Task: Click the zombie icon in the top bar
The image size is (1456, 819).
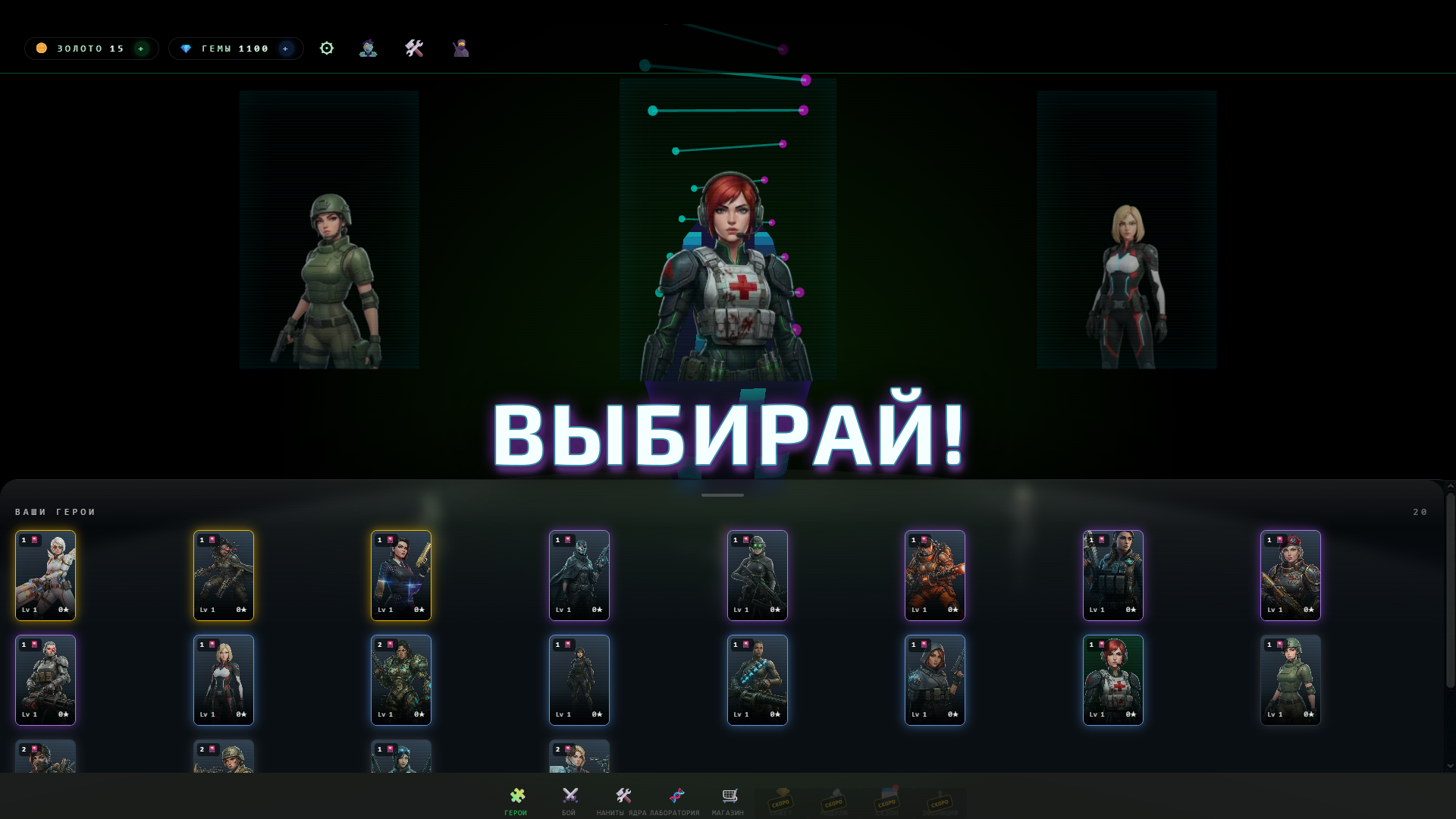Action: point(369,48)
